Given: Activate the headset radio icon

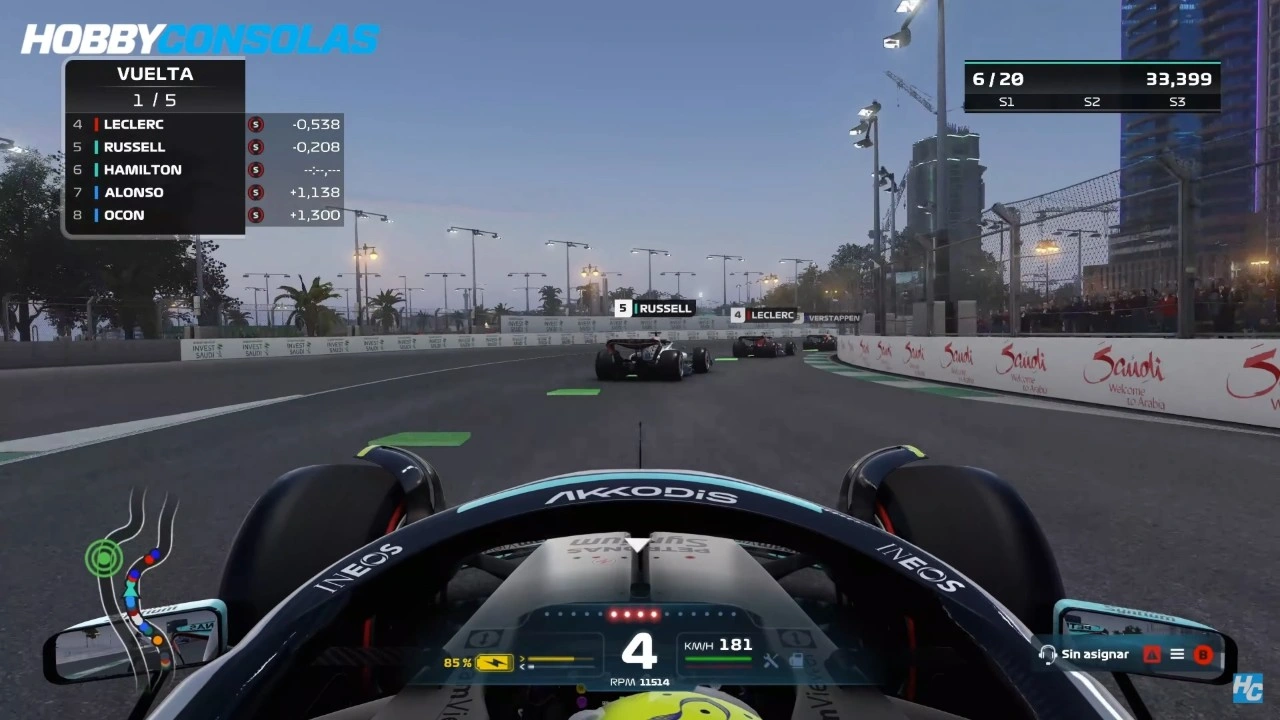Looking at the screenshot, I should tap(1047, 654).
